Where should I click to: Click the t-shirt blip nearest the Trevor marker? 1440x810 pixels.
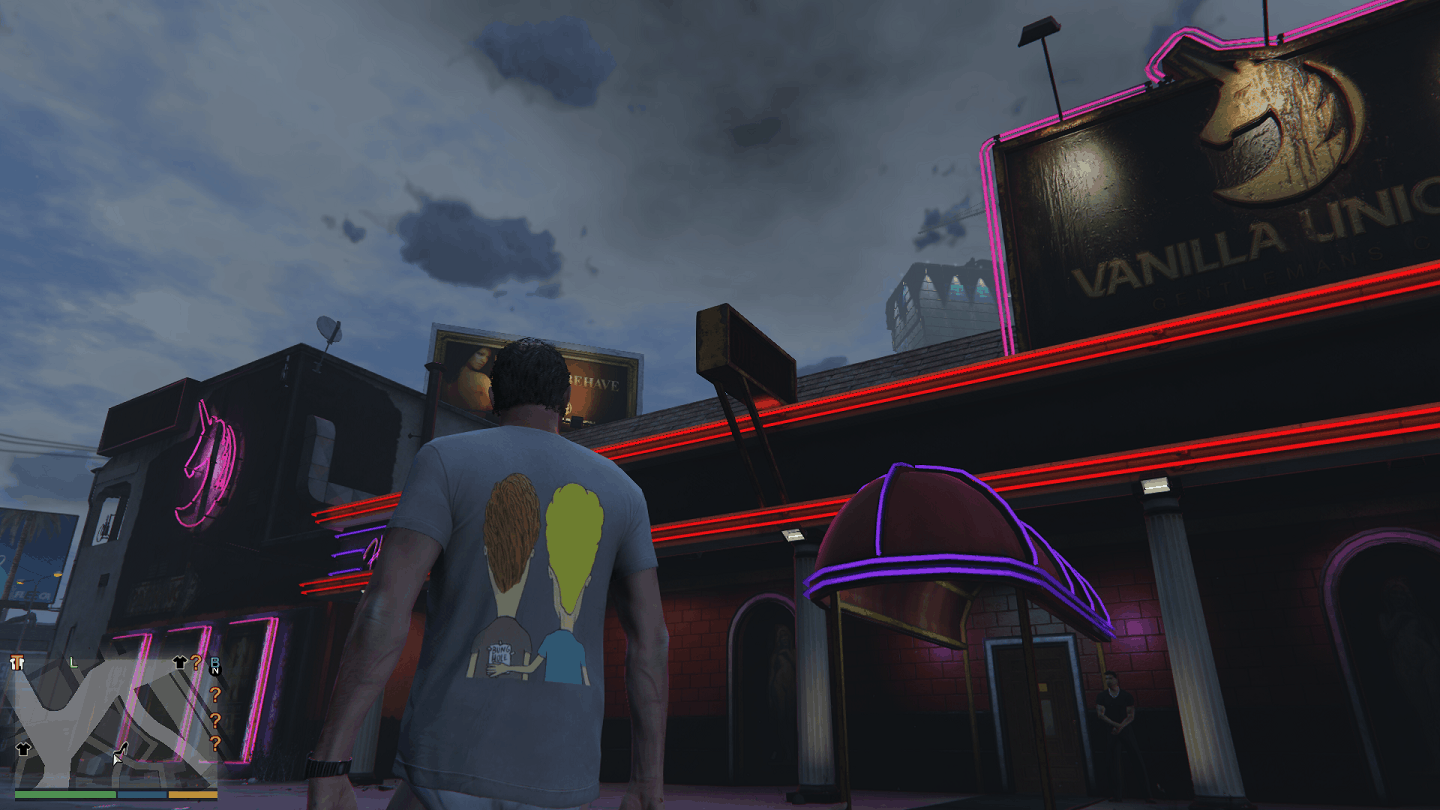[x=23, y=748]
